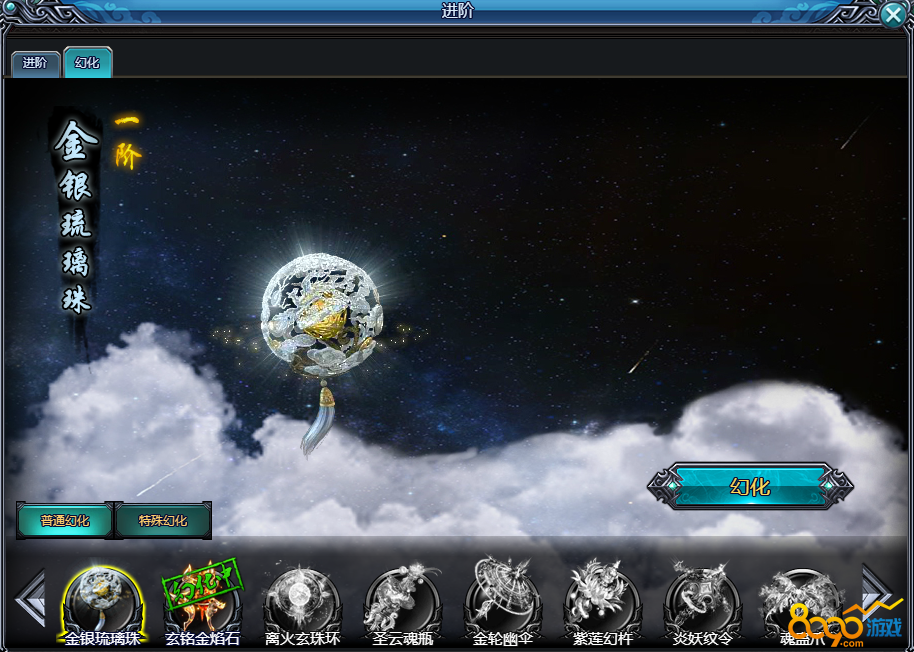Click the large 幻化 confirm button
Screen dimensions: 914x652
point(750,487)
